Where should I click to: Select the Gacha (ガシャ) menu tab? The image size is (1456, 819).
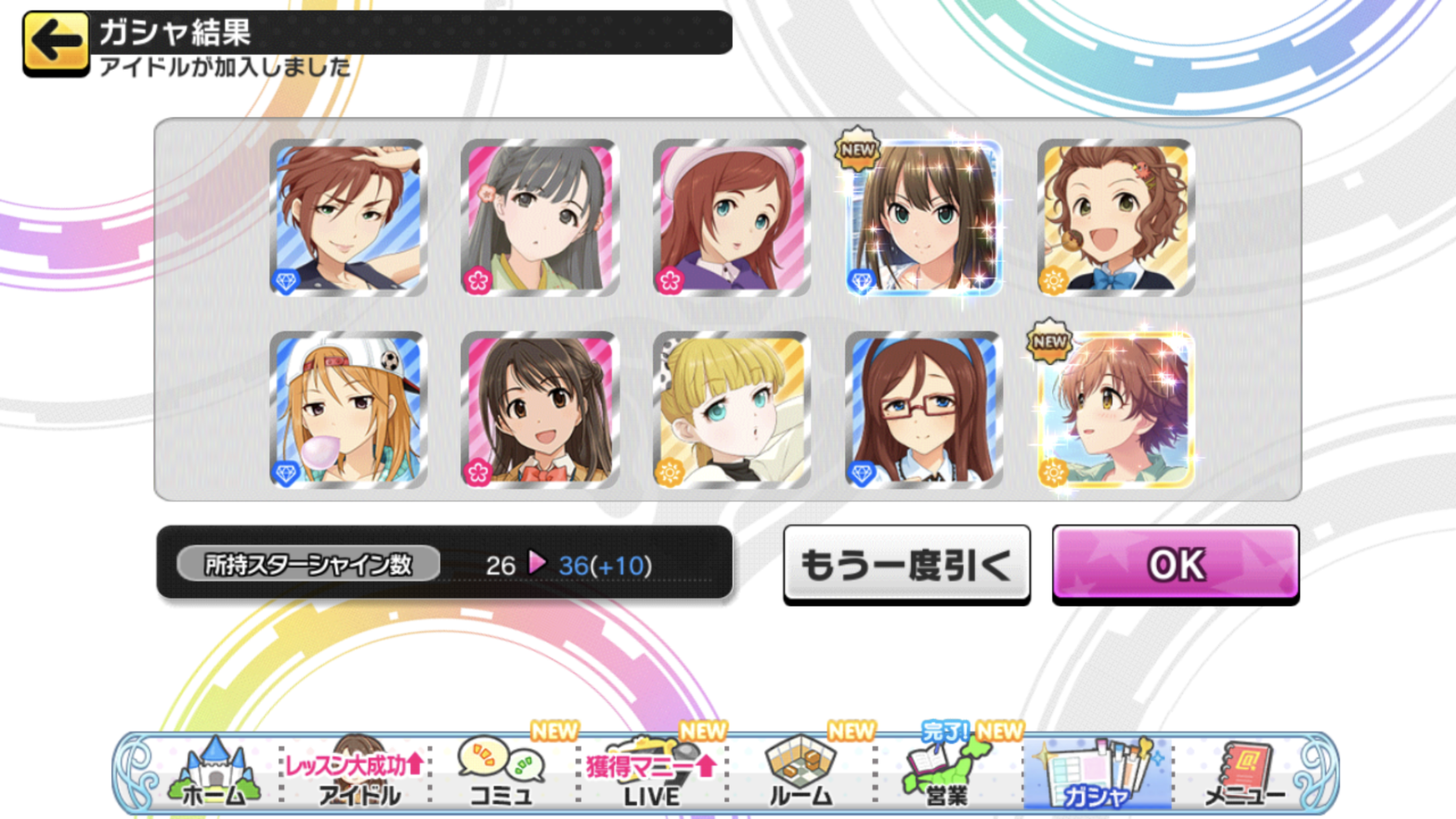(1096, 773)
